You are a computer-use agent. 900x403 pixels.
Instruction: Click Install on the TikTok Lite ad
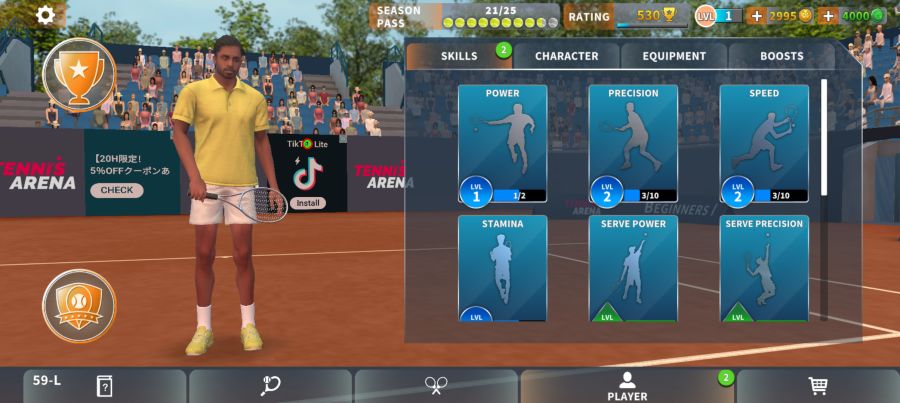[307, 203]
